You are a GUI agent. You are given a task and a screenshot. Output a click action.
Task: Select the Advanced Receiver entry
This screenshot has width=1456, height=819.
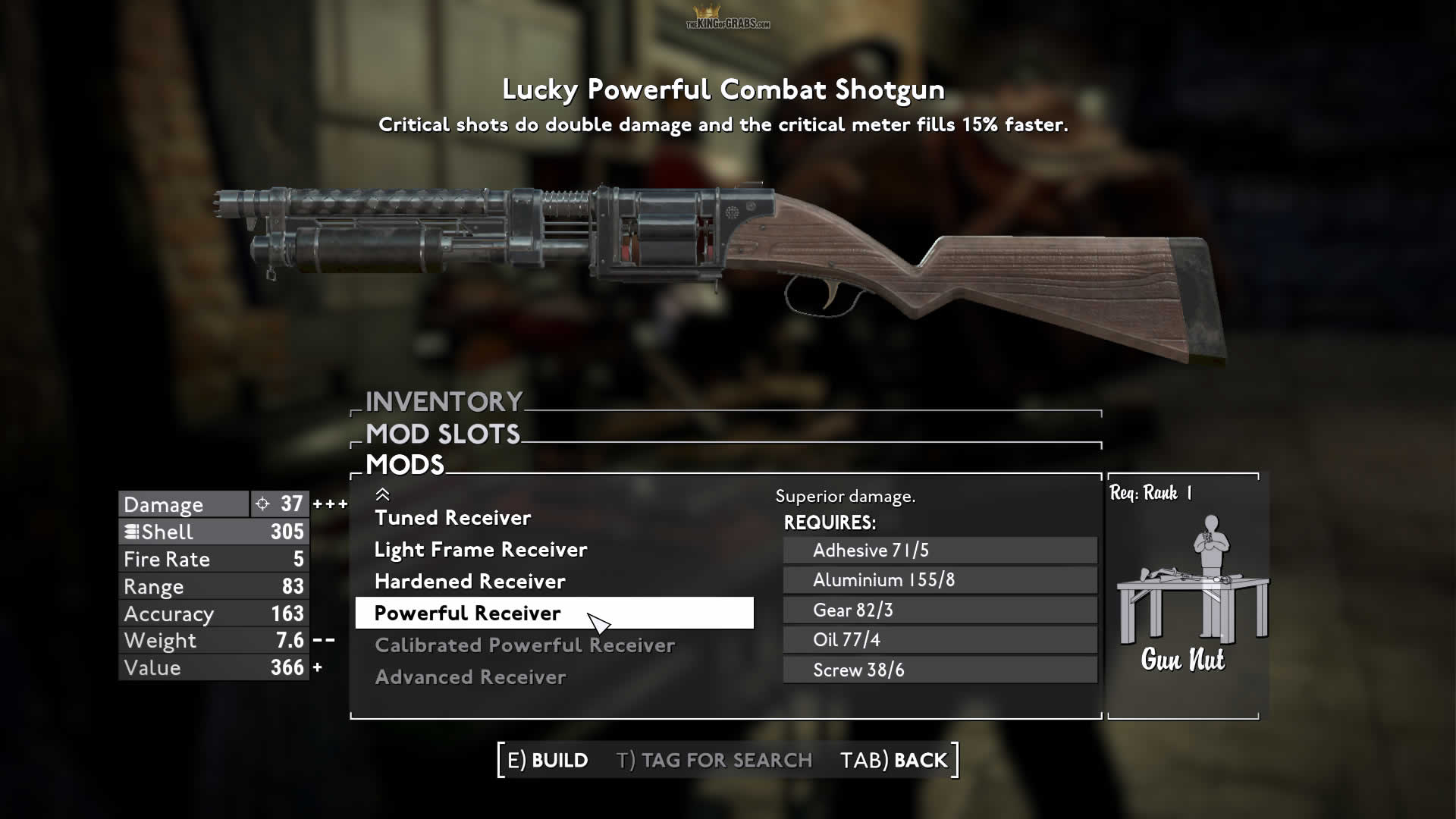[x=470, y=677]
